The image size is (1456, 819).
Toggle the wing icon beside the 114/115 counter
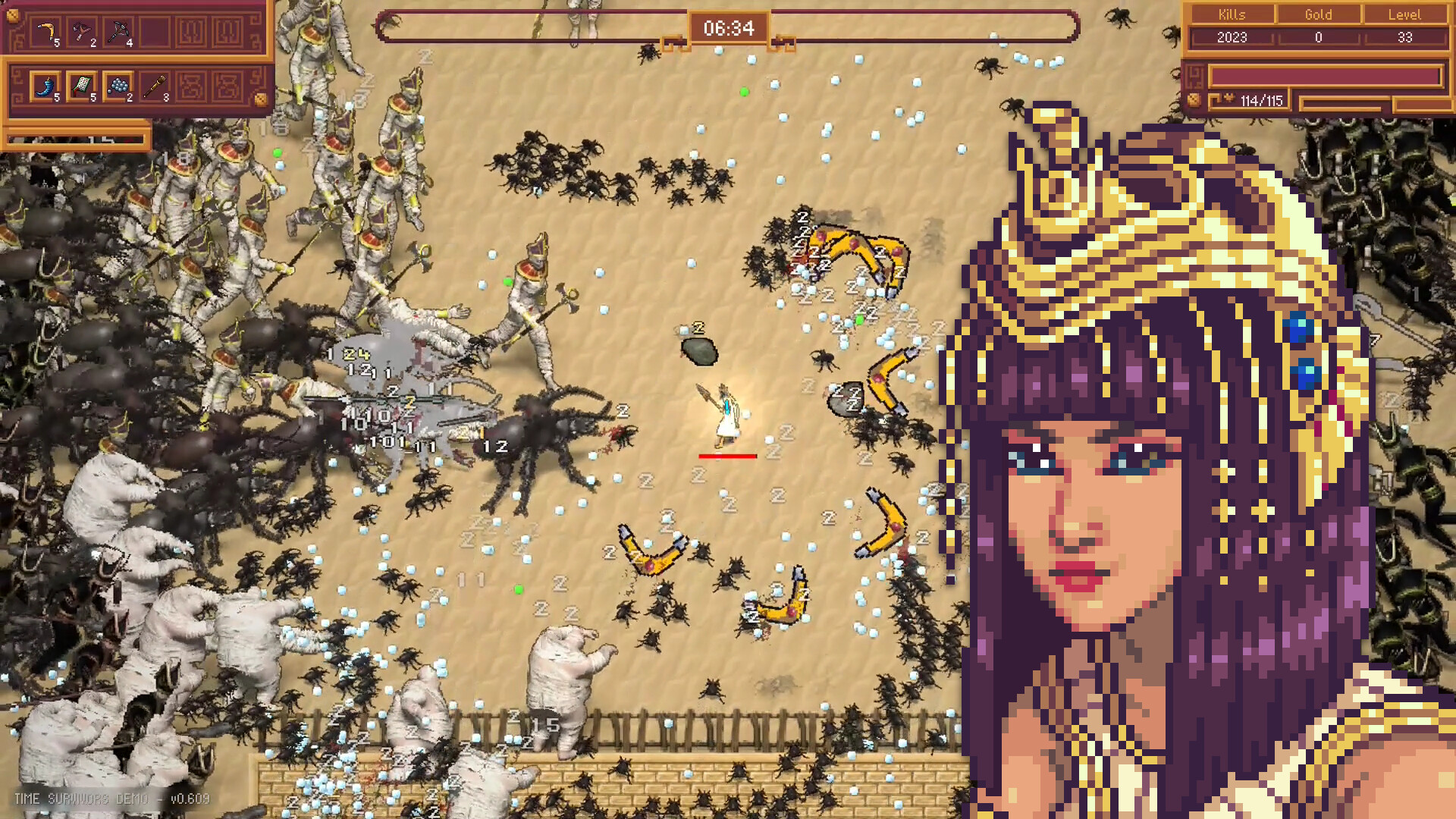click(x=1230, y=98)
